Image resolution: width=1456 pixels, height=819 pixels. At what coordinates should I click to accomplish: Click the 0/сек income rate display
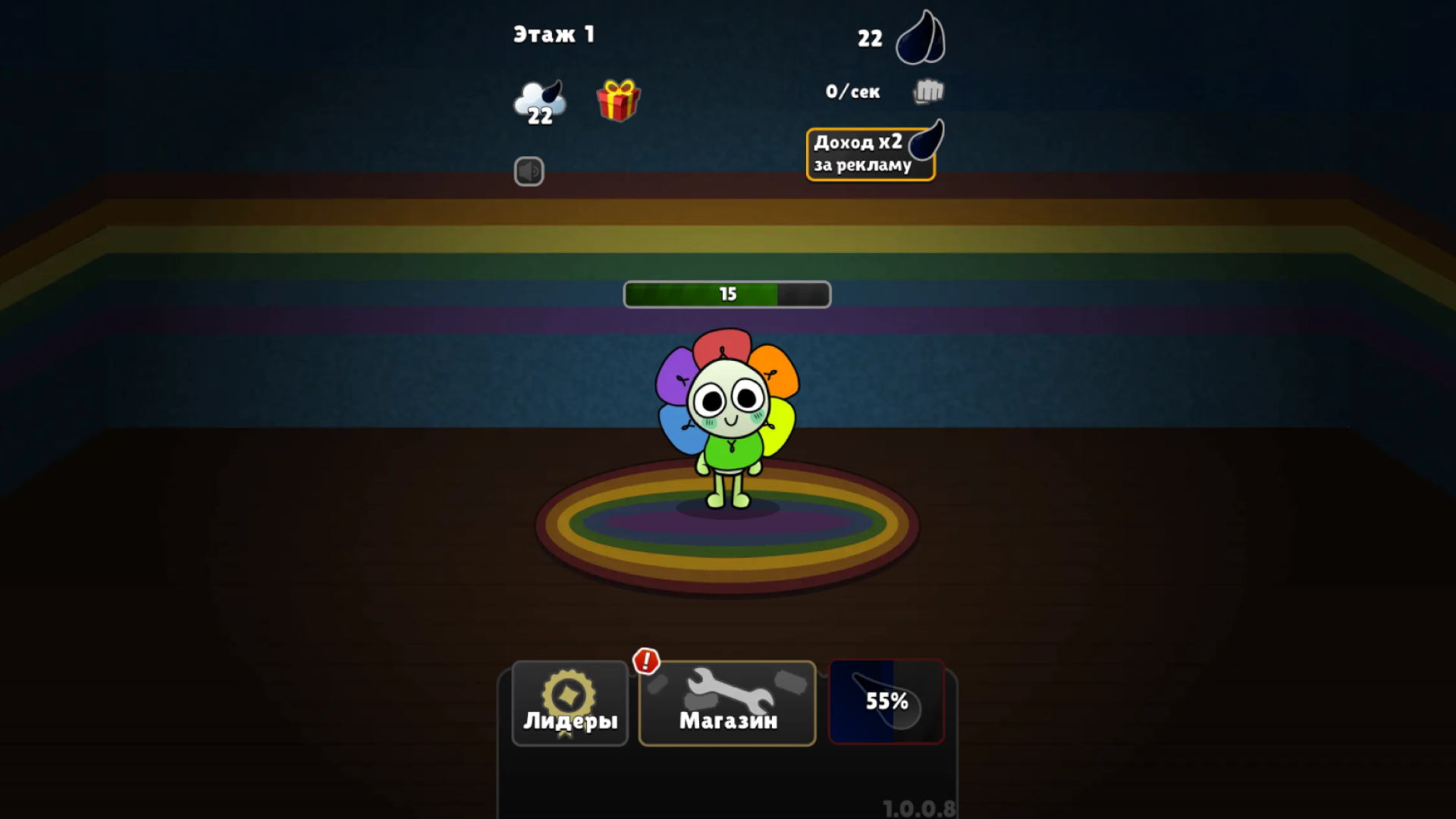pos(853,91)
